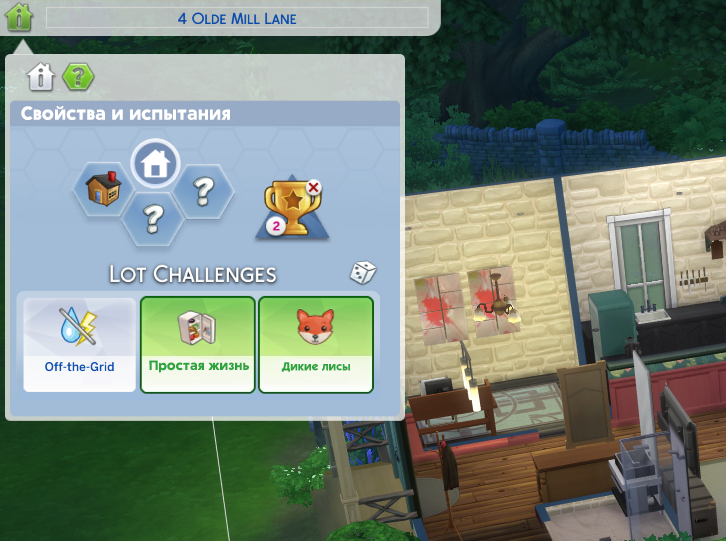726x541 pixels.
Task: Toggle the Простая жизнь lot challenge
Action: [198, 344]
